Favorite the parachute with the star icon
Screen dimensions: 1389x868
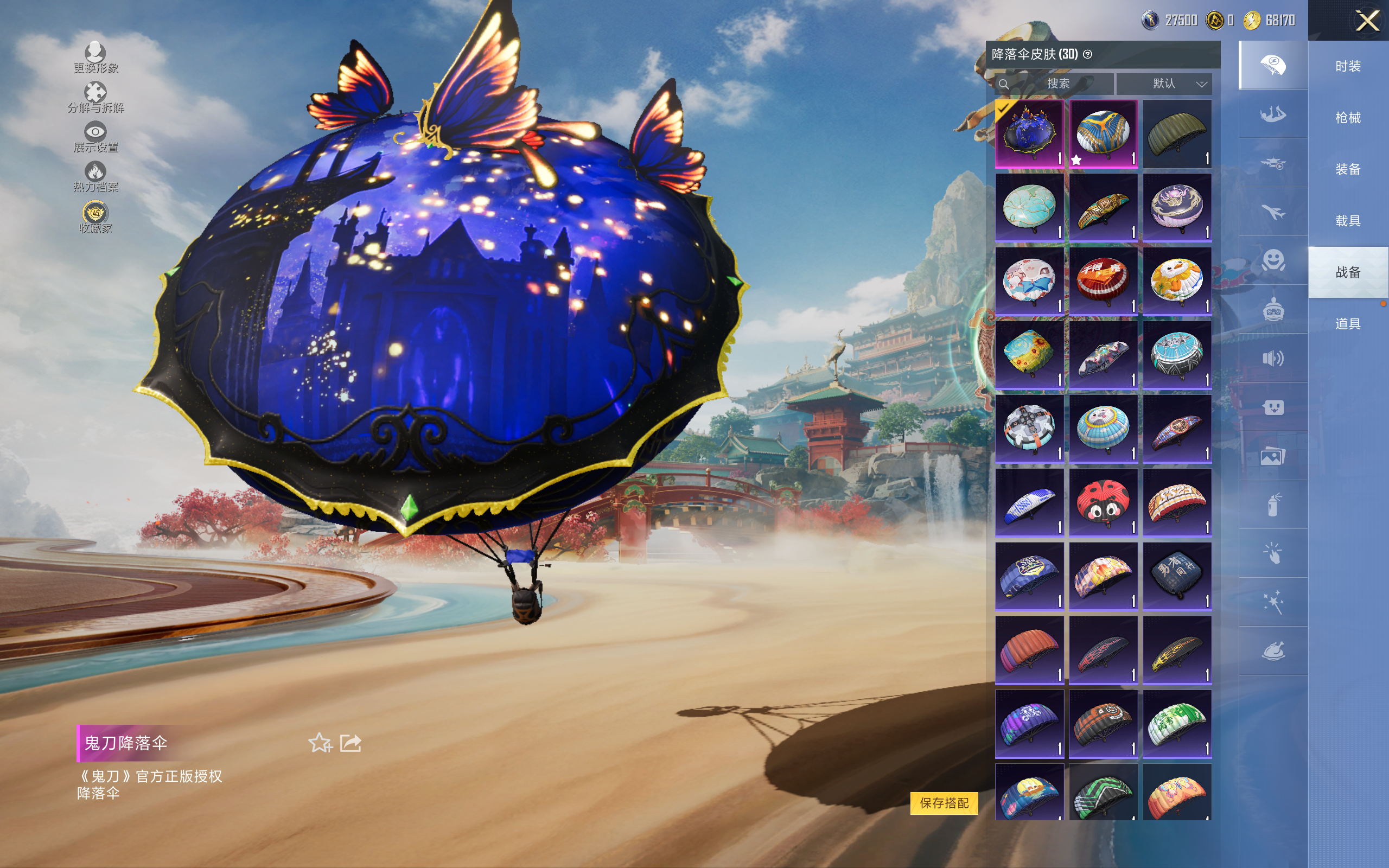[320, 743]
